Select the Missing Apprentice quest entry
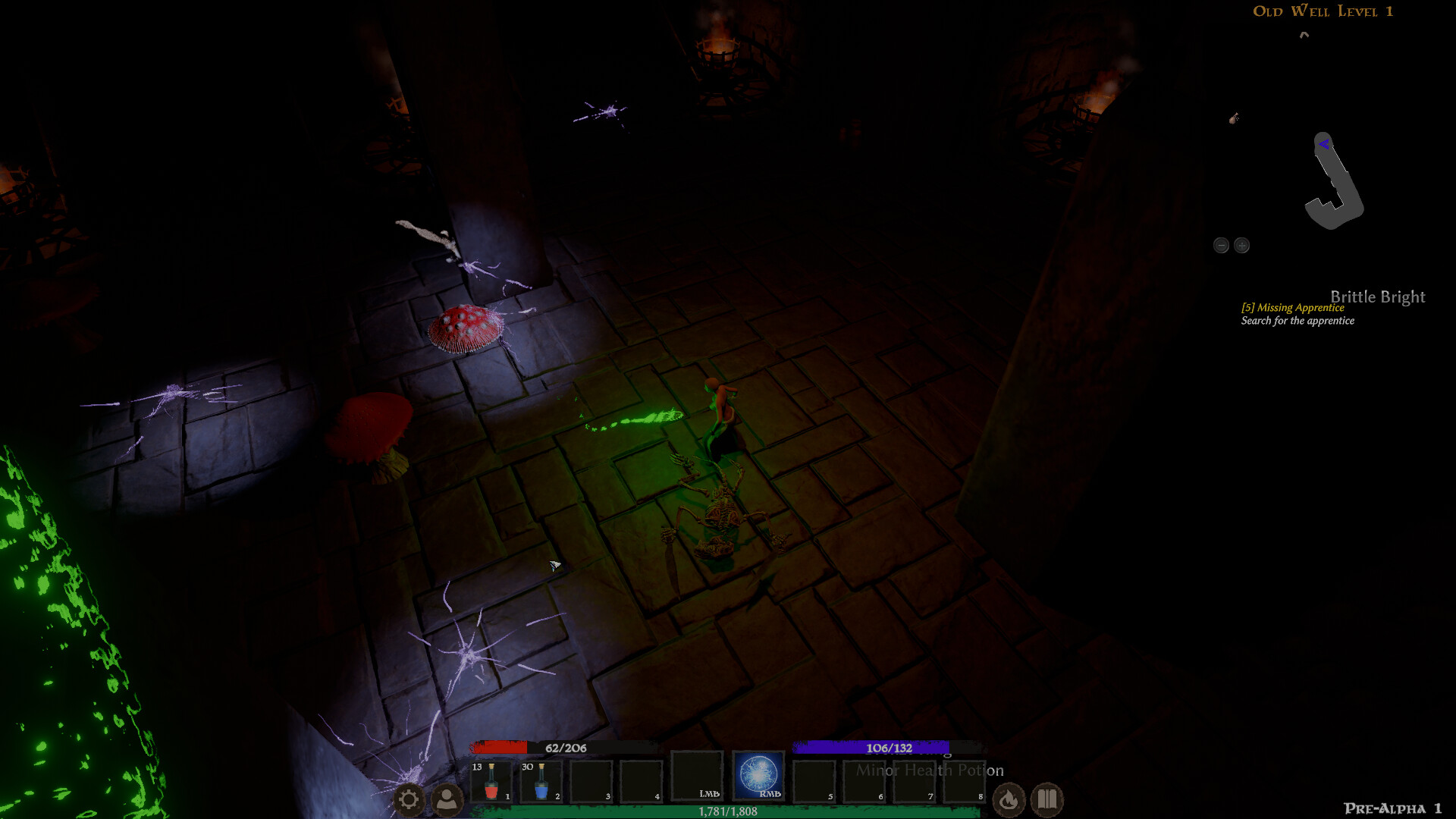This screenshot has width=1456, height=819. pyautogui.click(x=1292, y=308)
